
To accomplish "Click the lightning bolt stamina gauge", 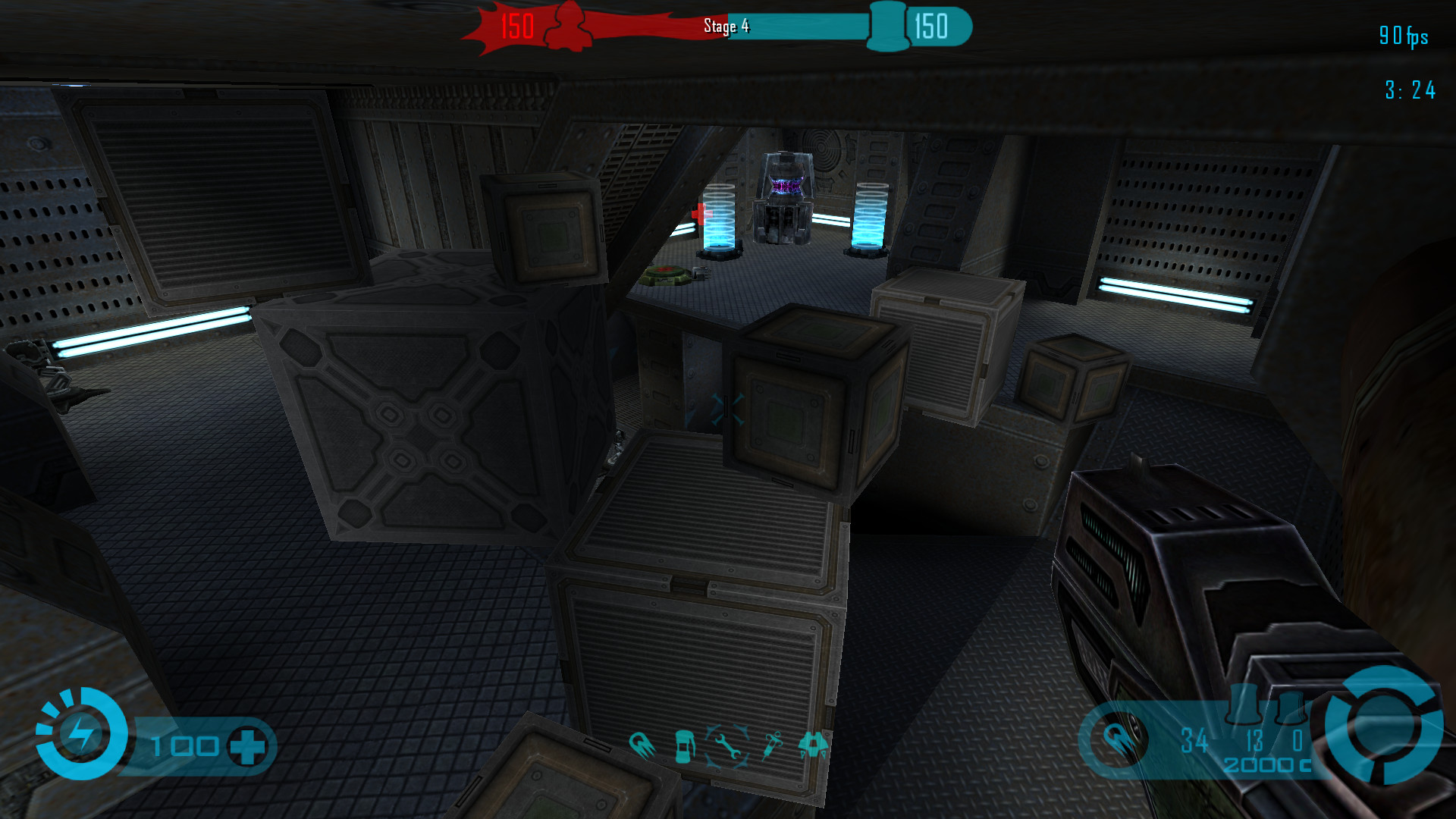I will (x=80, y=734).
